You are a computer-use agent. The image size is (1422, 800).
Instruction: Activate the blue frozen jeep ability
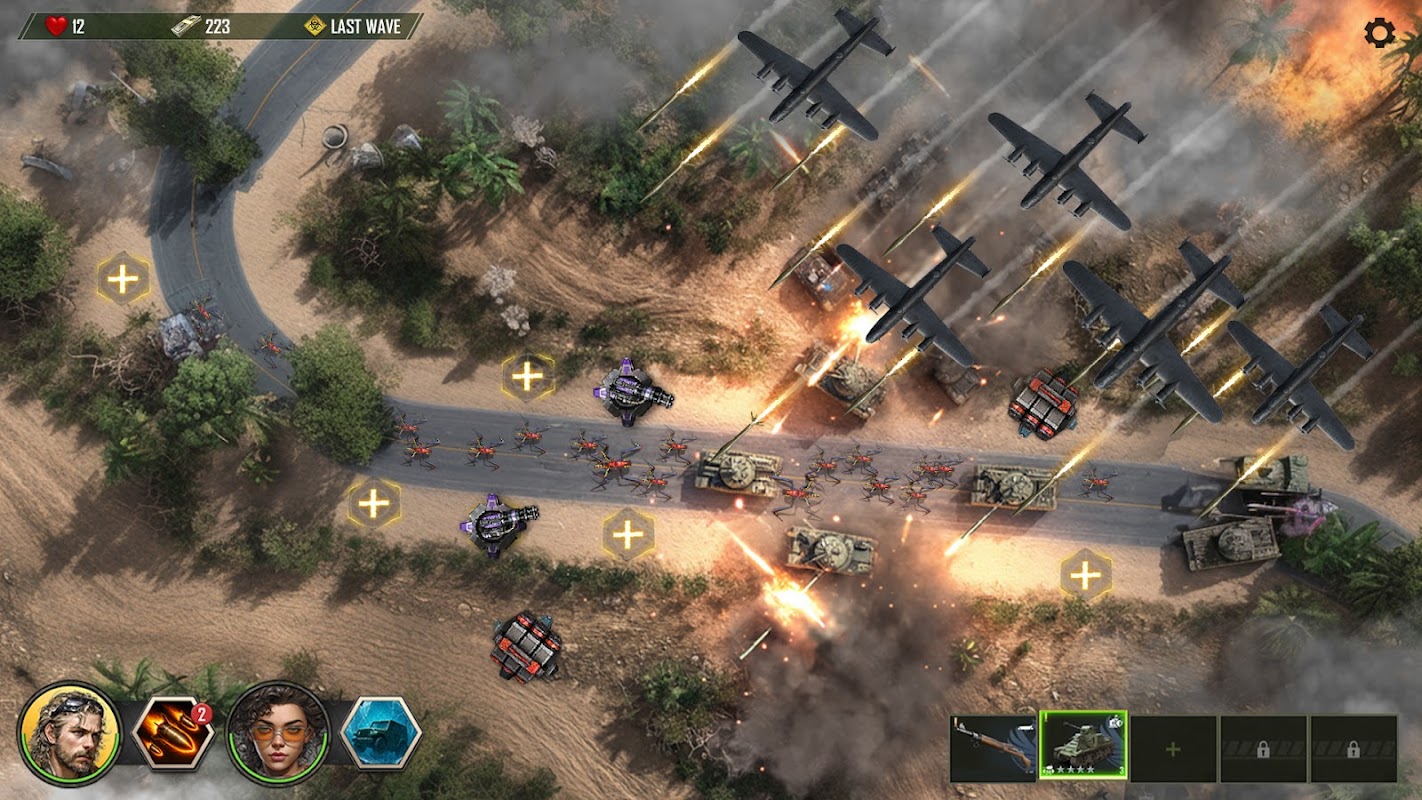[381, 733]
